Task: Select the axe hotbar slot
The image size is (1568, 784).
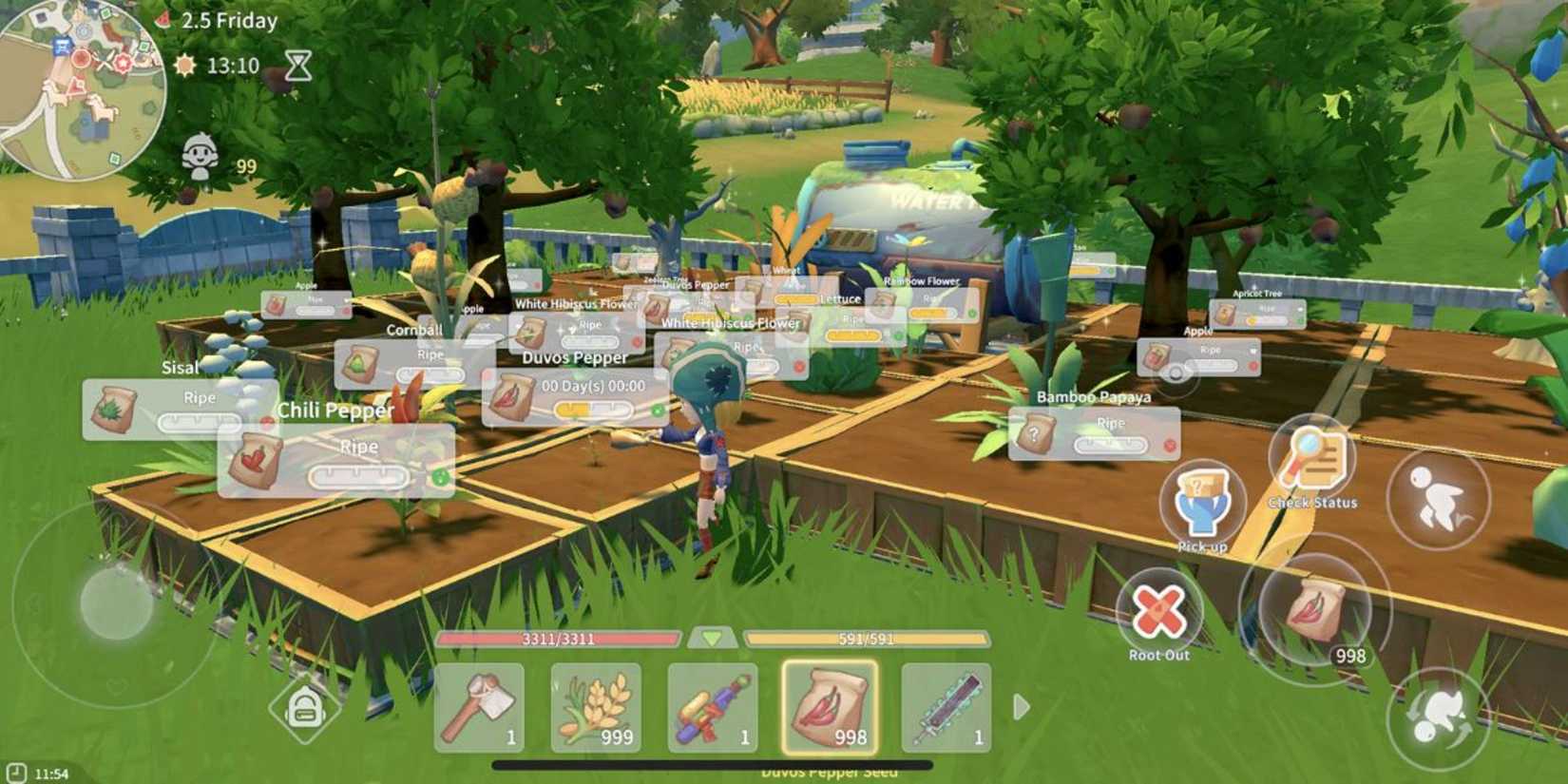Action: (480, 708)
